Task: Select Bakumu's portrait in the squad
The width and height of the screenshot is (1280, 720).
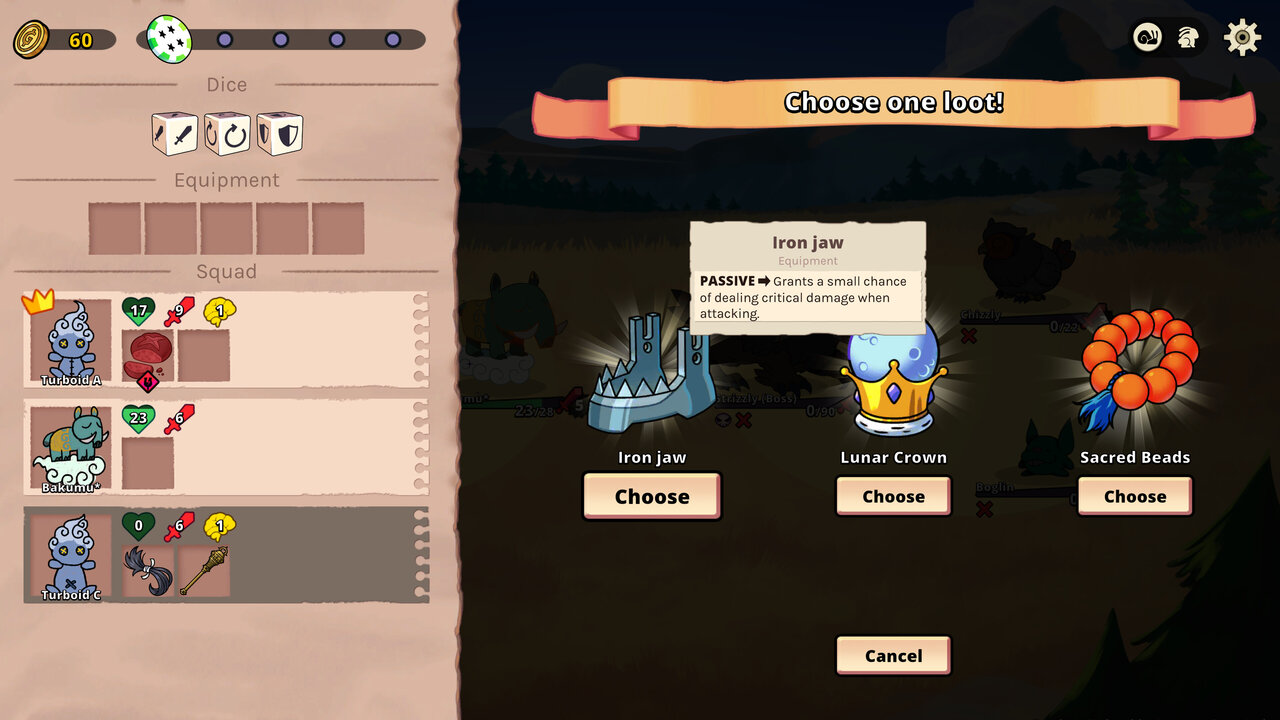Action: click(x=68, y=445)
